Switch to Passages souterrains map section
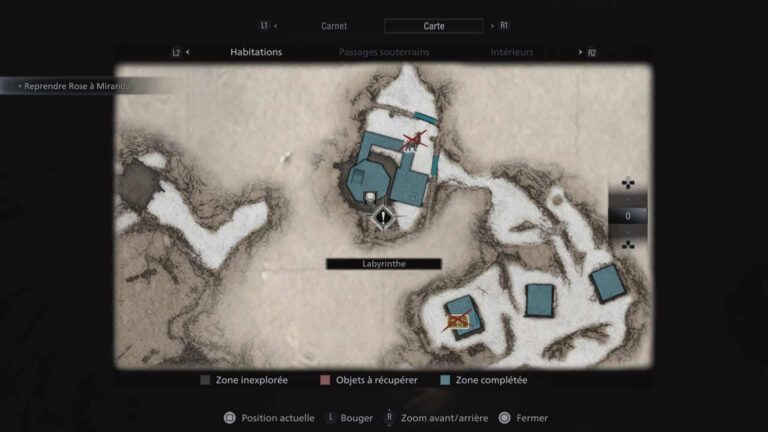Image resolution: width=768 pixels, height=432 pixels. click(383, 52)
